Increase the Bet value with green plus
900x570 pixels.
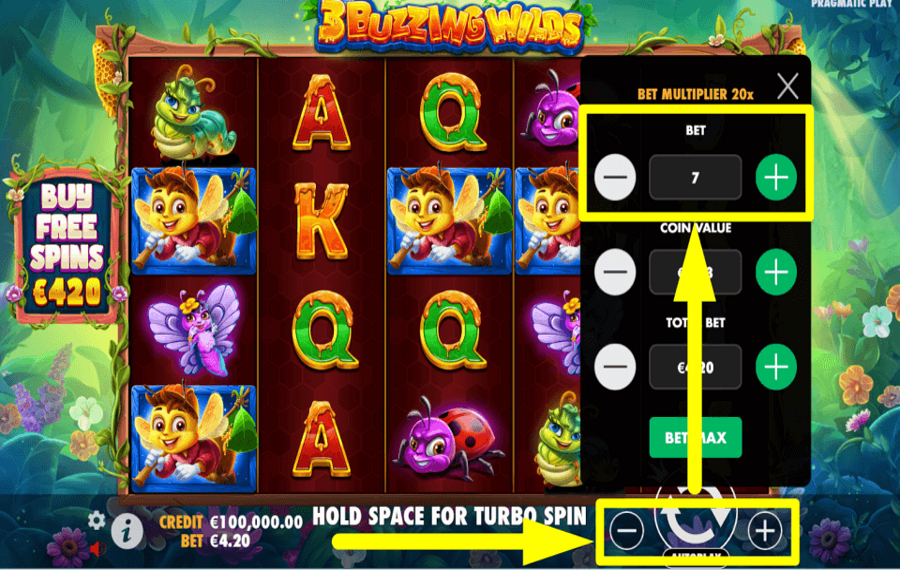point(776,178)
